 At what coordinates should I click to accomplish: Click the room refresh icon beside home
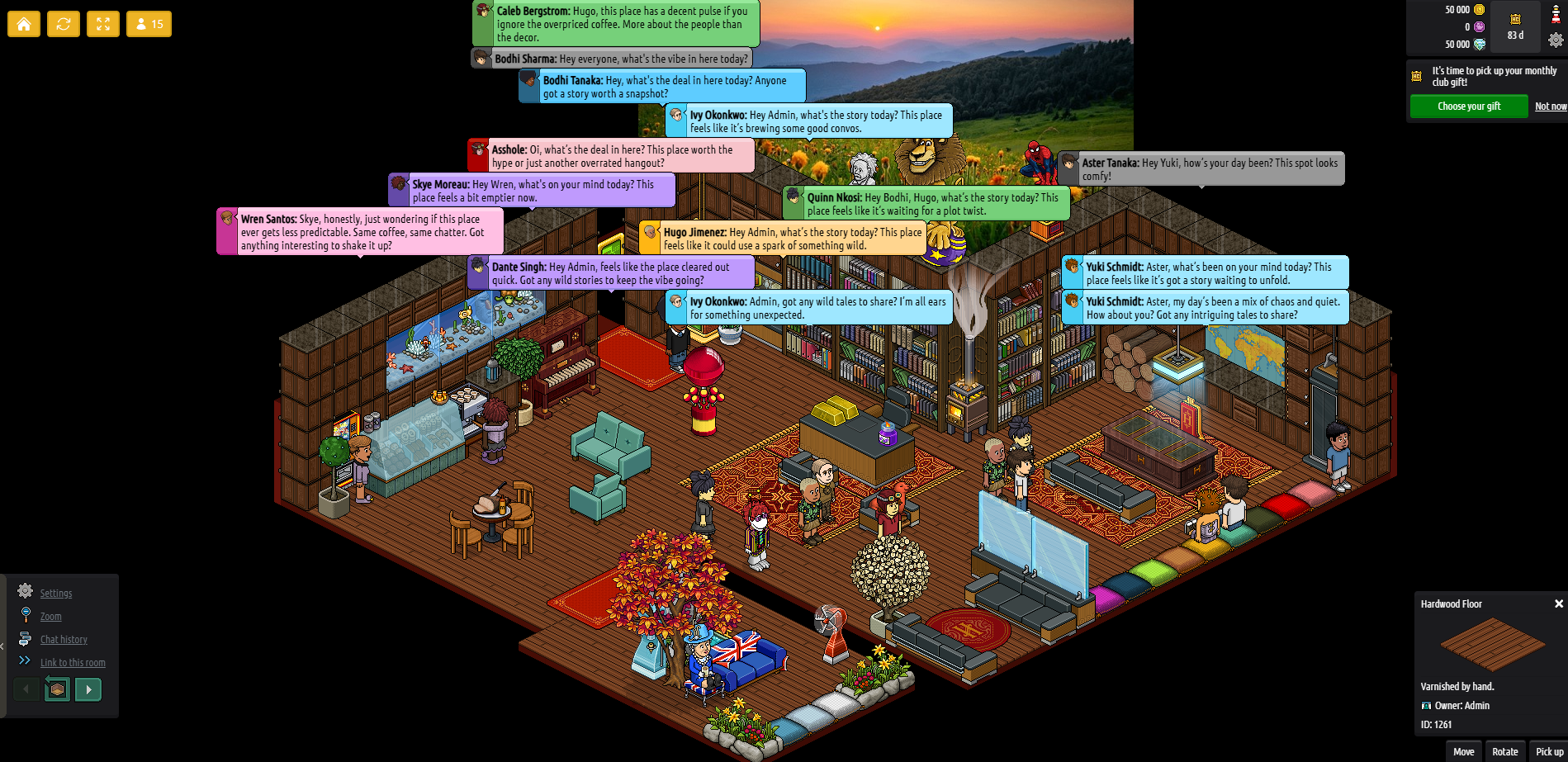click(x=64, y=24)
